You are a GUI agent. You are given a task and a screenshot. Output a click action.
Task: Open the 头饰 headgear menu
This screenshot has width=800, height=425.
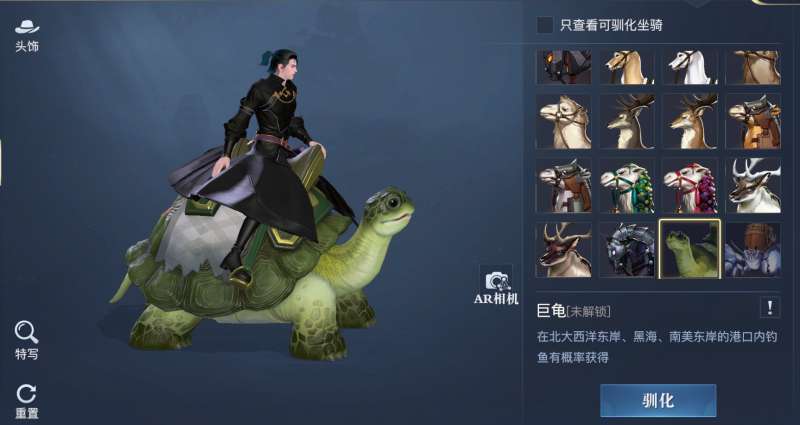point(27,34)
